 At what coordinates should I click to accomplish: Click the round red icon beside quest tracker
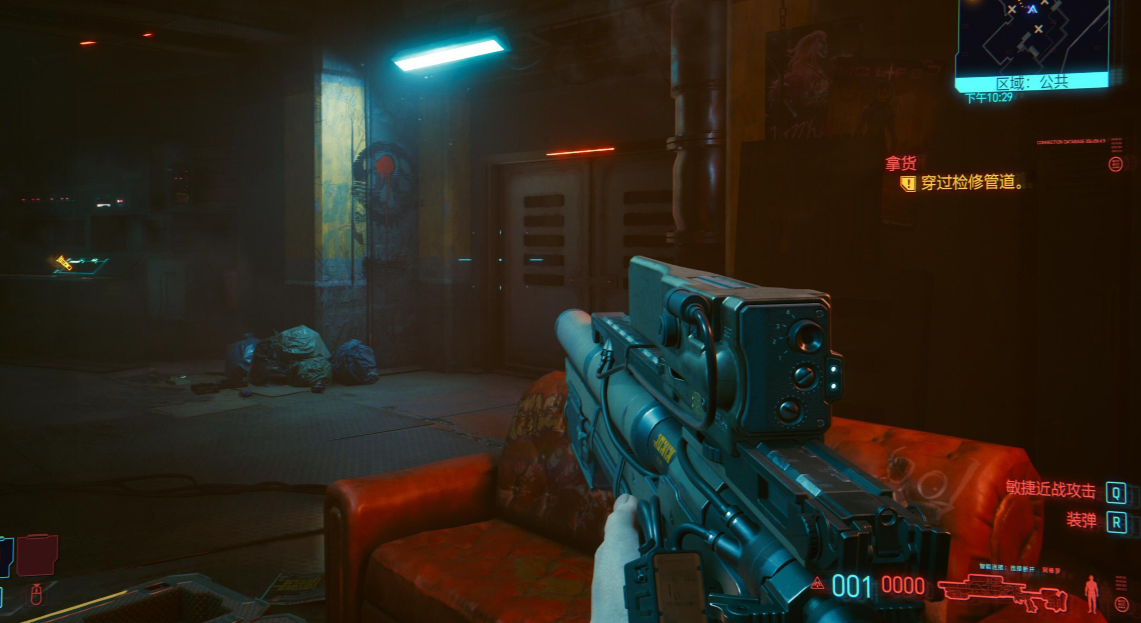[x=1116, y=164]
